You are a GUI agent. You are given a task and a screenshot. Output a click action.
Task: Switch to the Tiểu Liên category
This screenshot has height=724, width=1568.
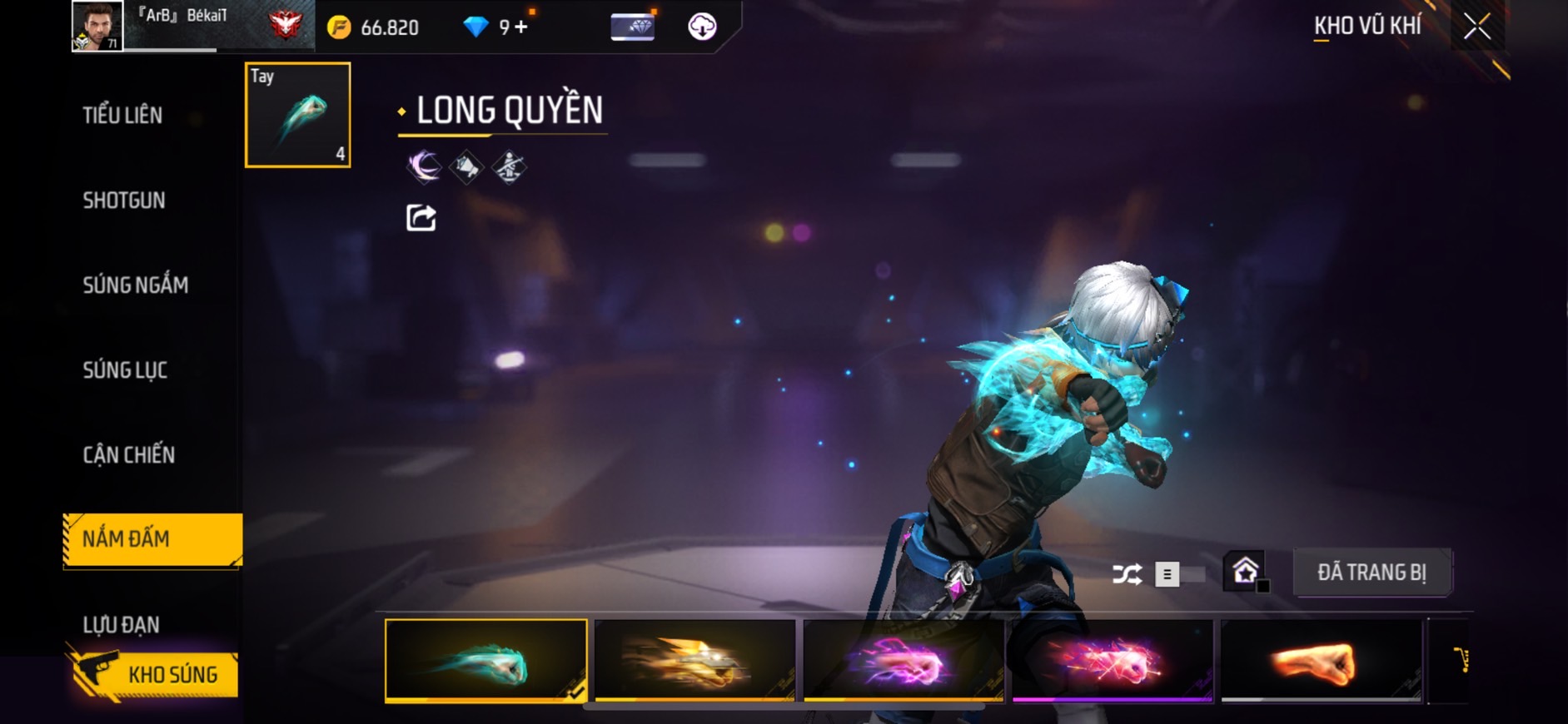(x=122, y=115)
